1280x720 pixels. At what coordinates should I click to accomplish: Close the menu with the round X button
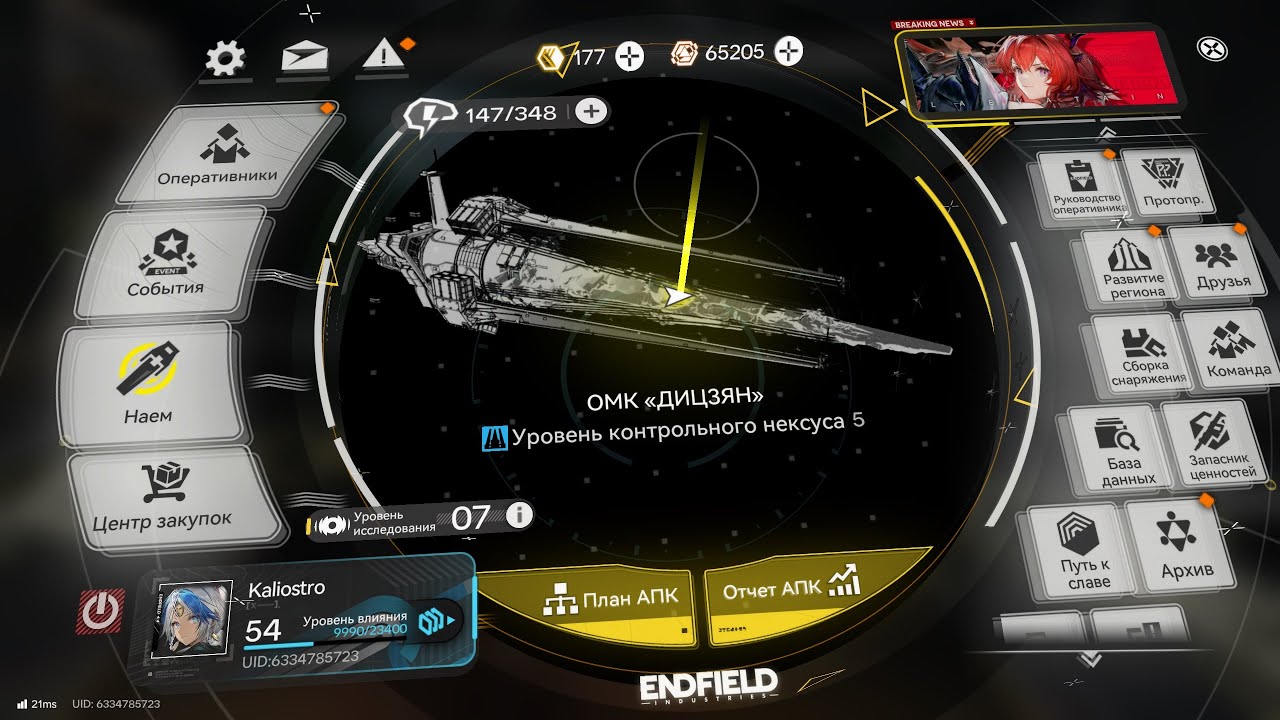coord(1211,48)
